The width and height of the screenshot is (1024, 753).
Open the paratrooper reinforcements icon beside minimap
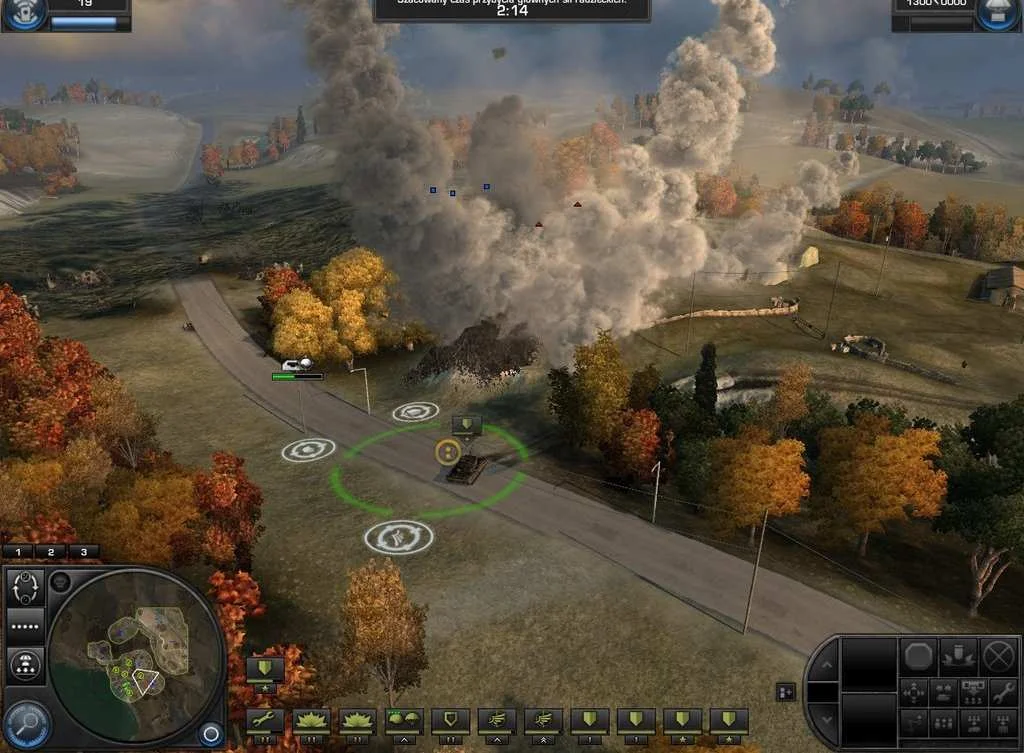pyautogui.click(x=26, y=663)
